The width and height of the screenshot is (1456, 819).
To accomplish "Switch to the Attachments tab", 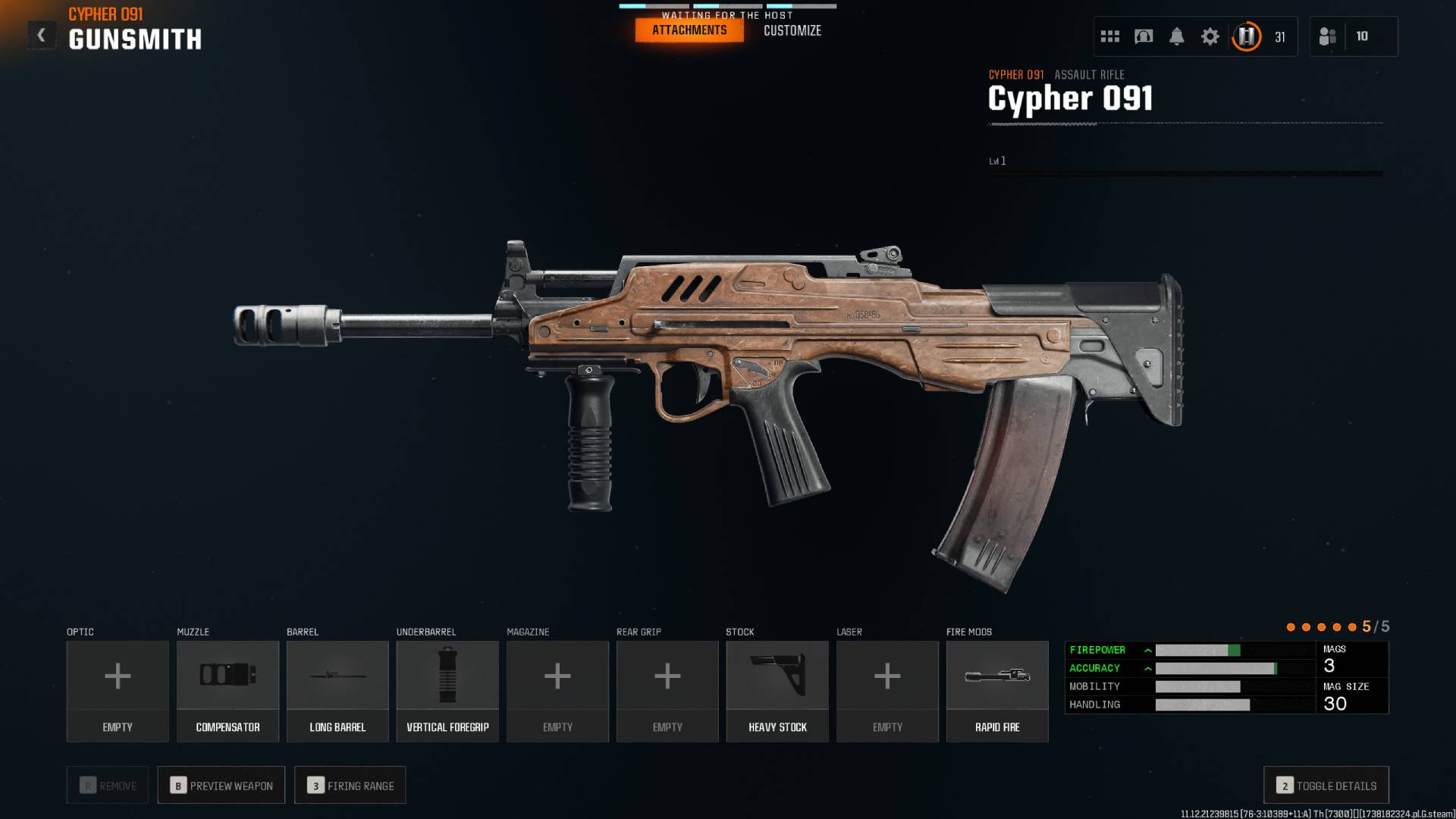I will (689, 30).
